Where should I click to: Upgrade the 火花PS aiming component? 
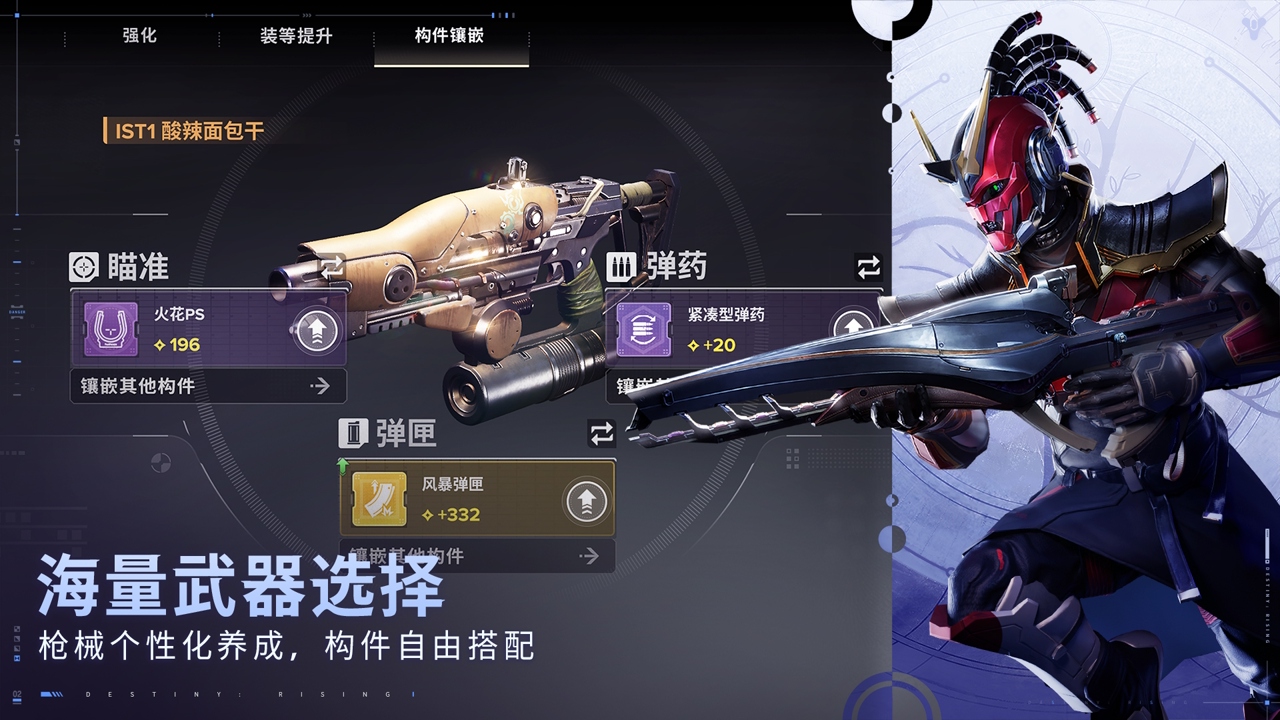315,330
